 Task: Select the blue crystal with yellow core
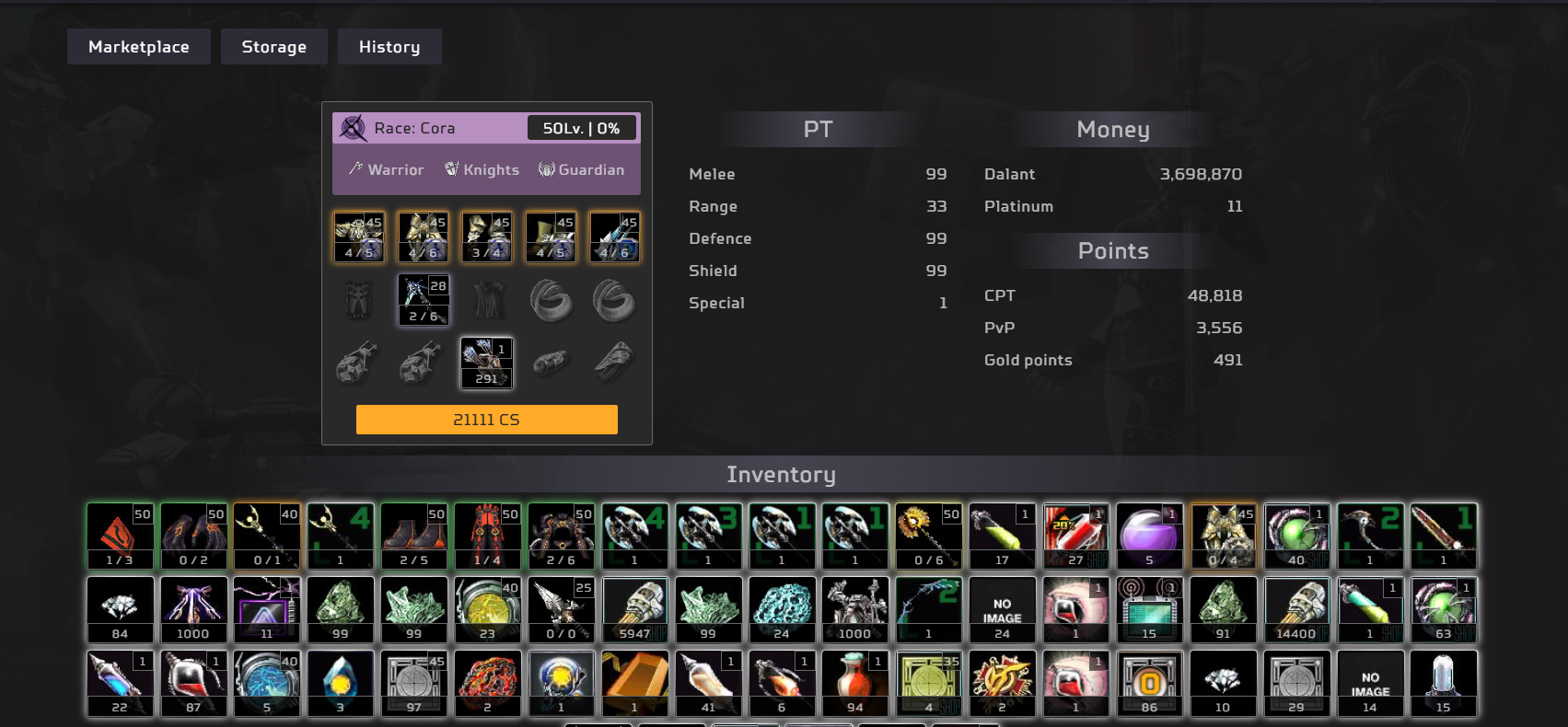tap(341, 683)
